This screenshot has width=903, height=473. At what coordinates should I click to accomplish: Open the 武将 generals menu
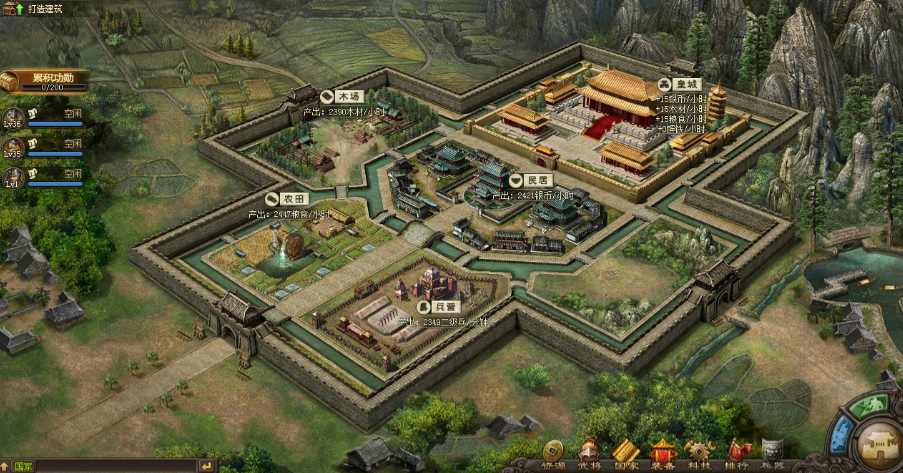pos(590,453)
